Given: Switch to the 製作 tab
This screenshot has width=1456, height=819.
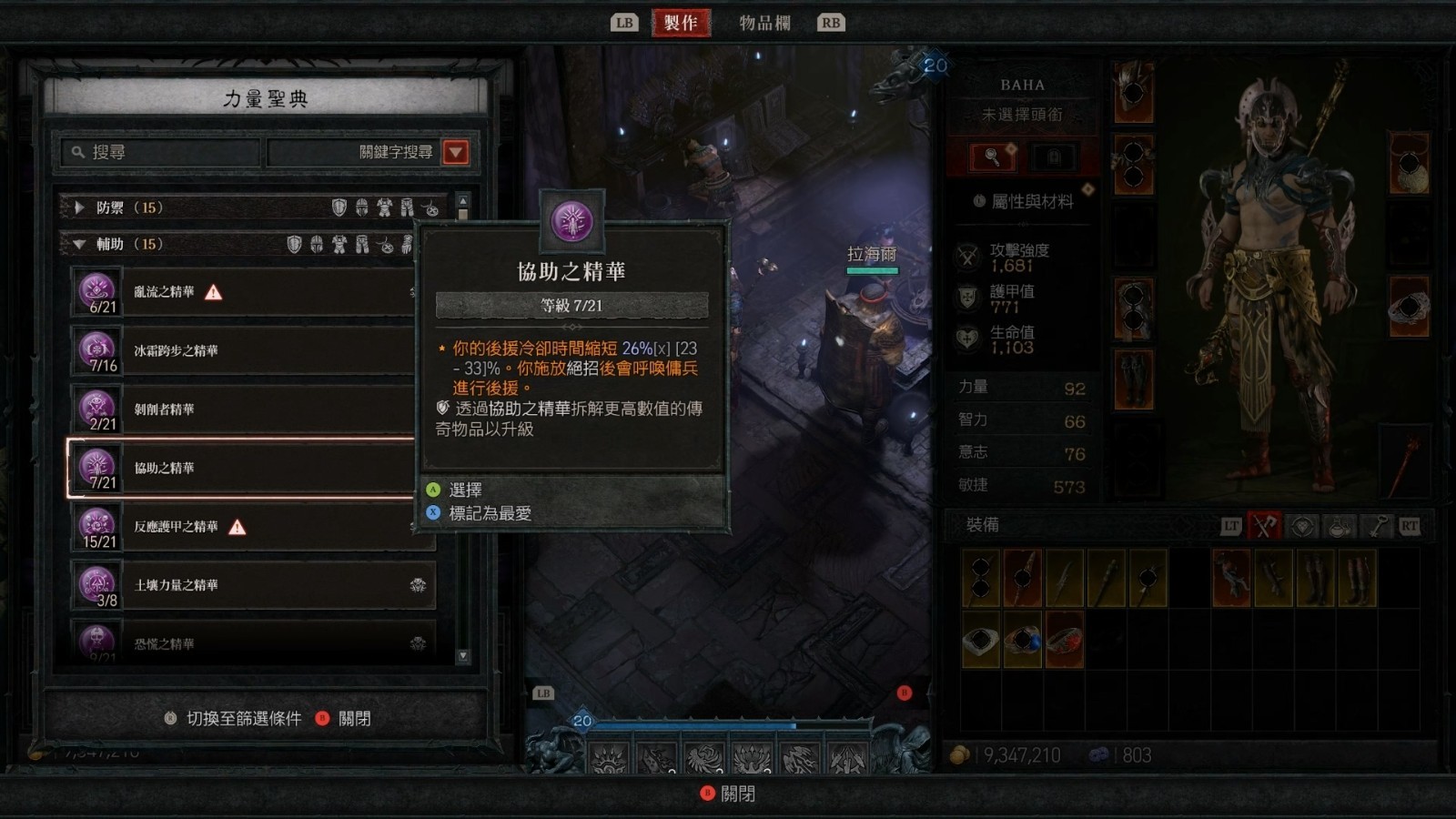Looking at the screenshot, I should 681,22.
